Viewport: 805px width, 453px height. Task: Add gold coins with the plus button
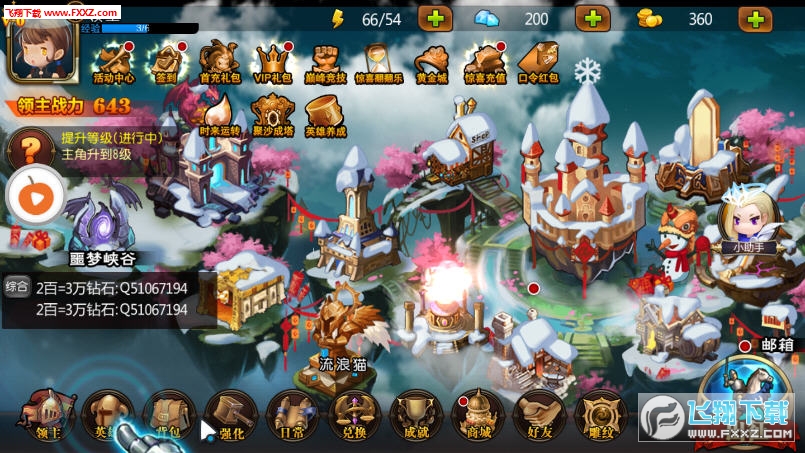(x=755, y=19)
